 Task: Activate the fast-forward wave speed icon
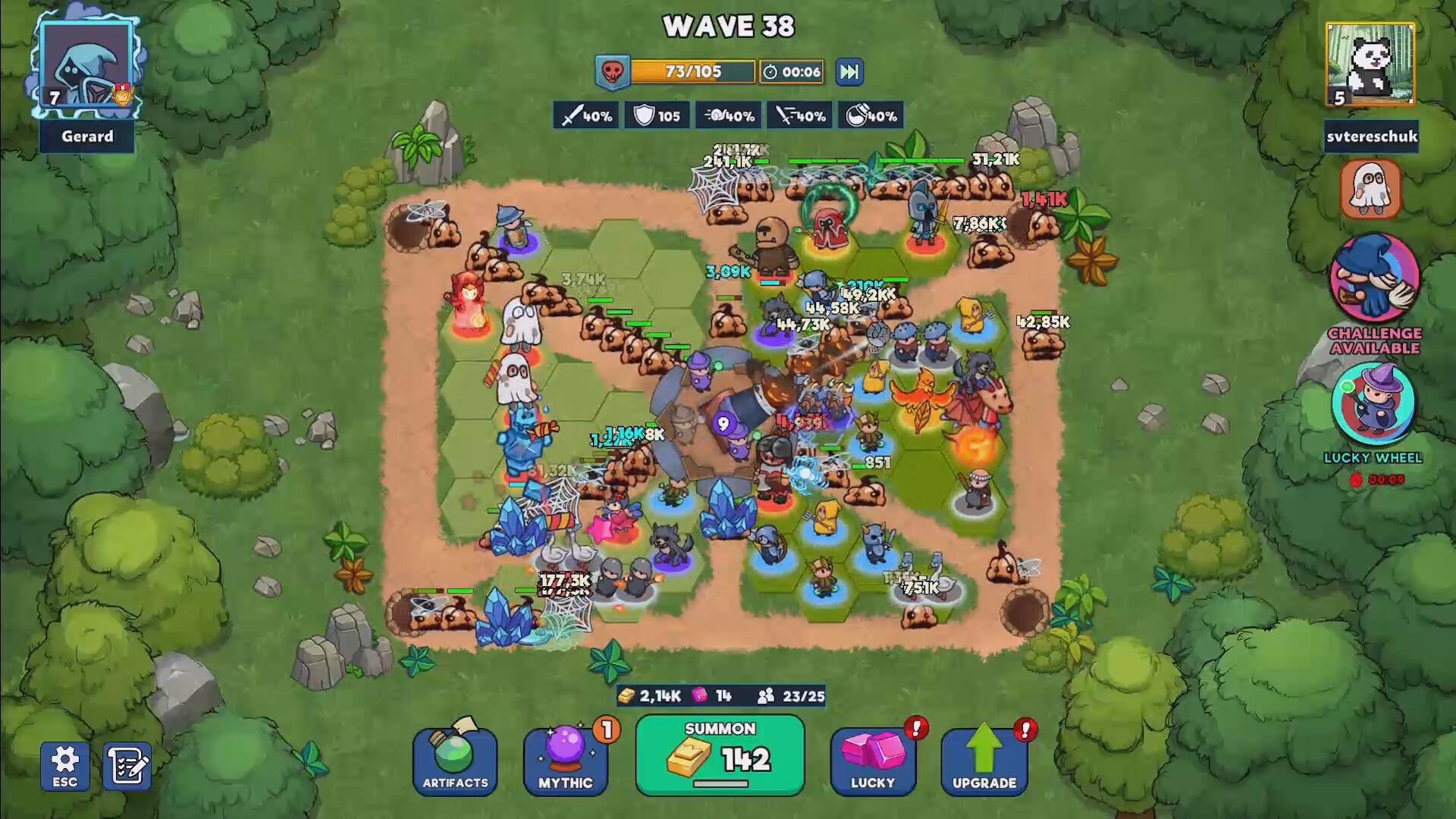tap(849, 71)
